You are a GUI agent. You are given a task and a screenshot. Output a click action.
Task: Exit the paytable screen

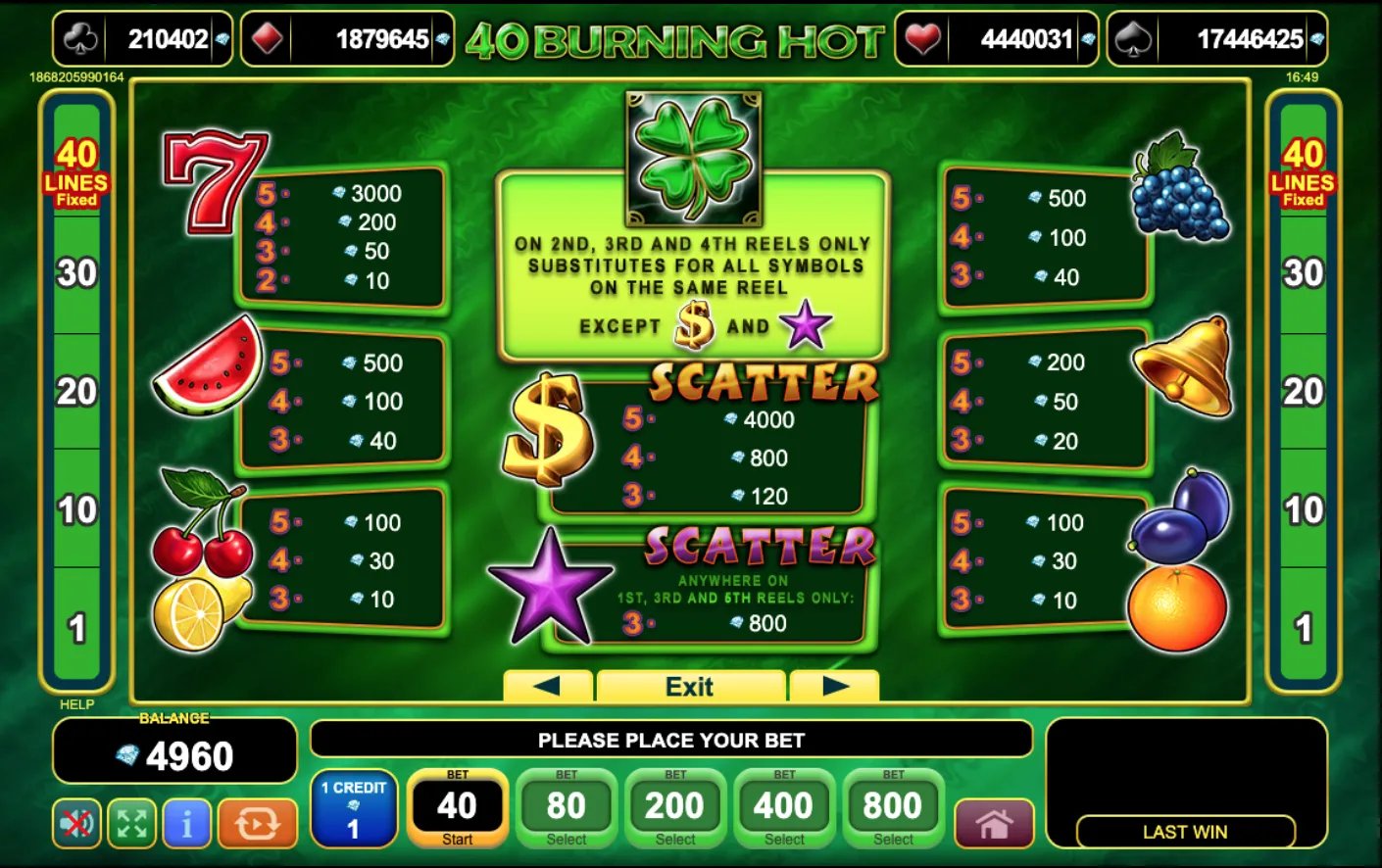coord(692,687)
